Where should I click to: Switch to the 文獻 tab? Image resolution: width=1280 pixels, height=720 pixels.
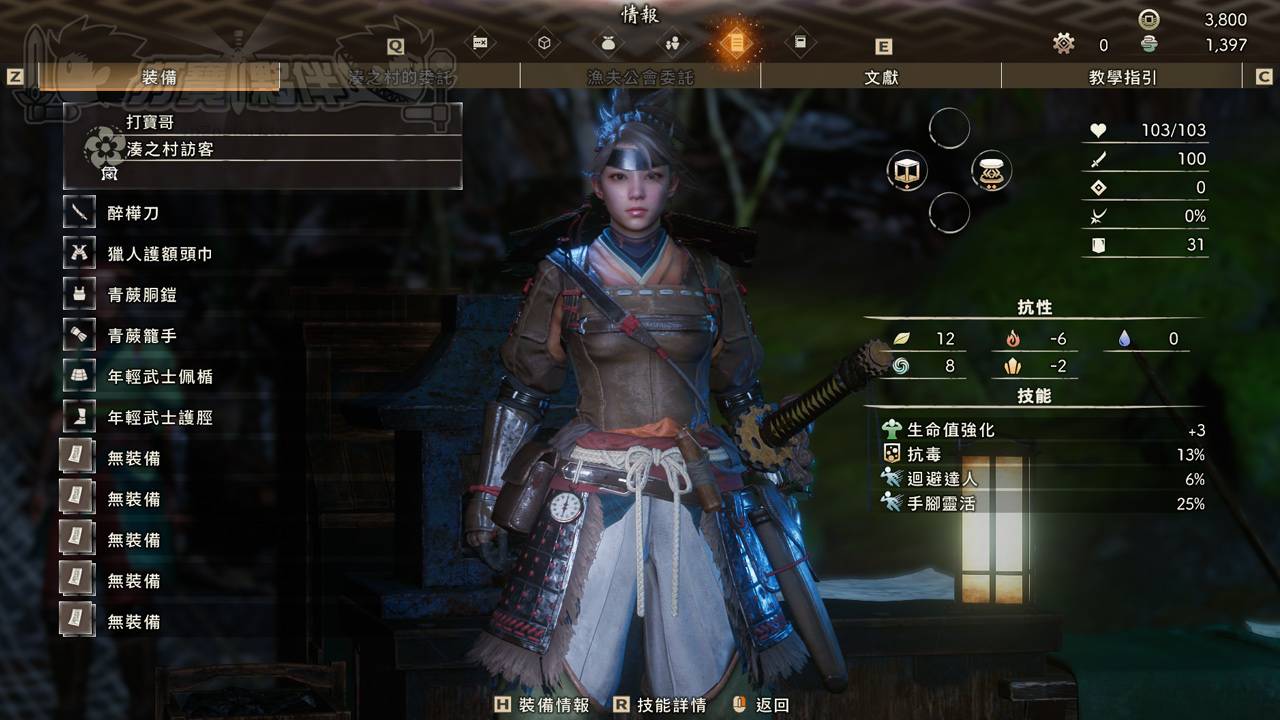(881, 77)
